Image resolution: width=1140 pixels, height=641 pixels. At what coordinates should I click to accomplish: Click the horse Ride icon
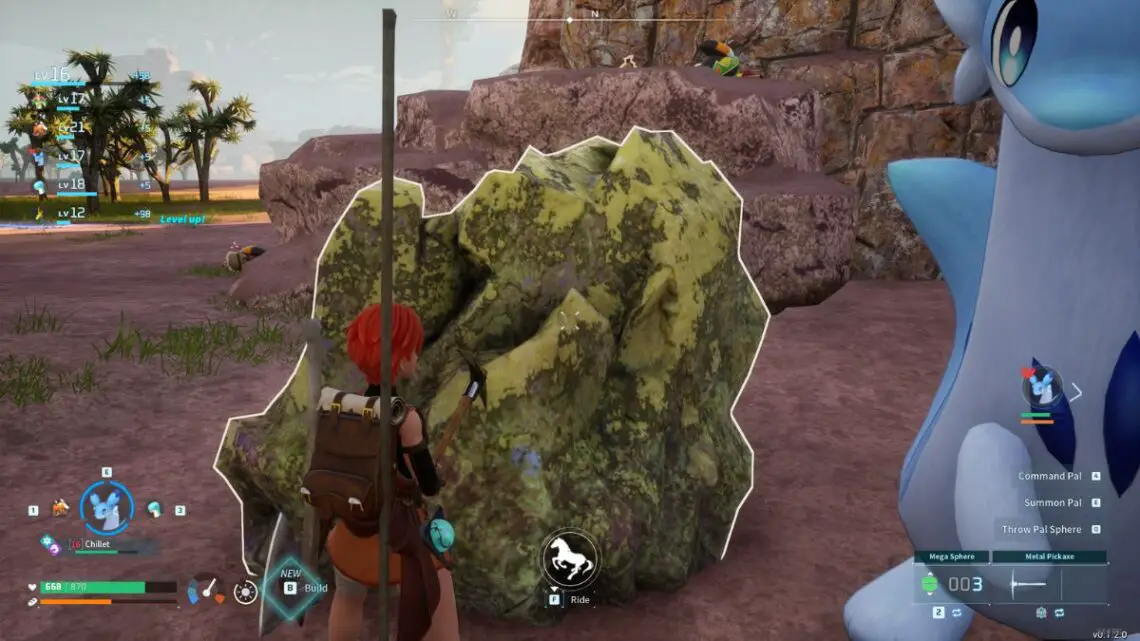pyautogui.click(x=570, y=558)
